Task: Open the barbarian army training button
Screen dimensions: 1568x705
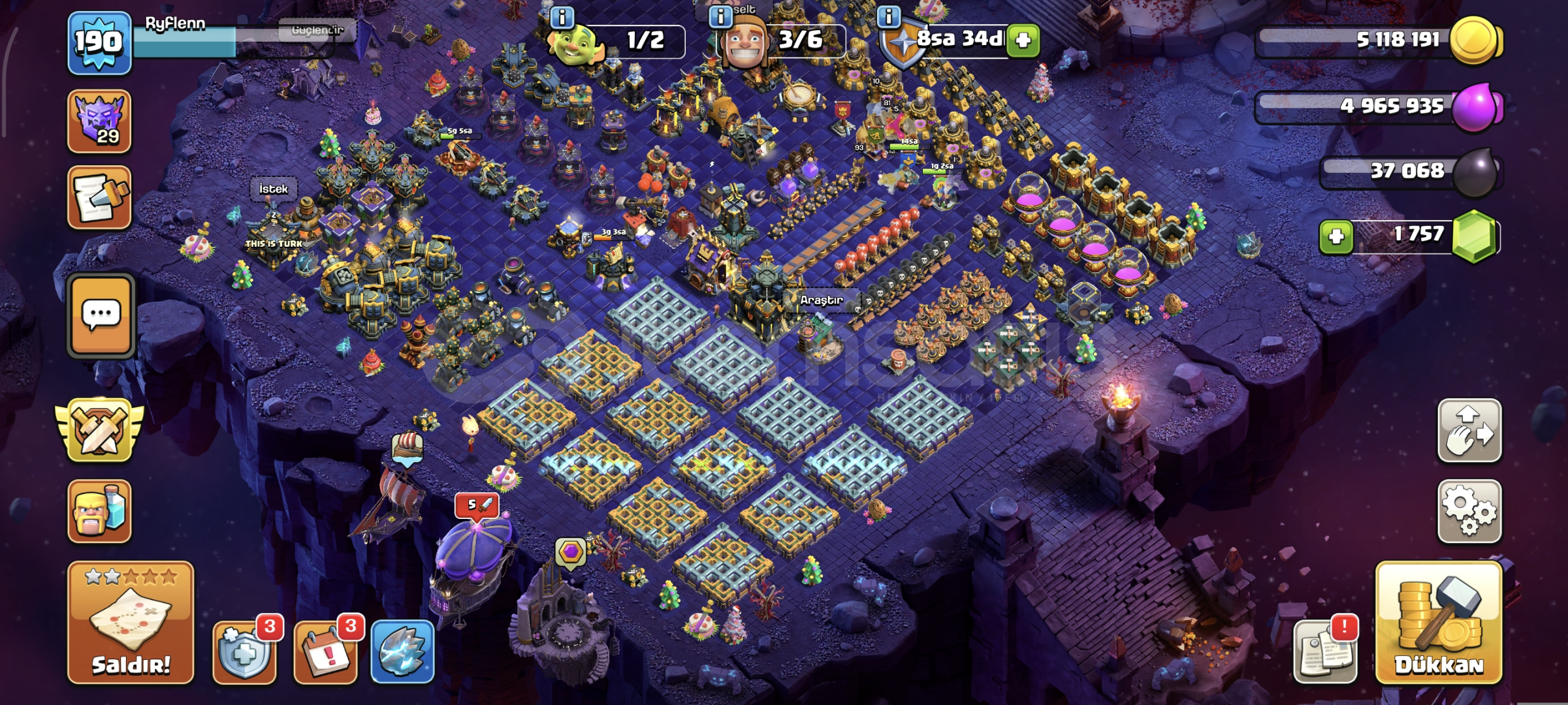Action: click(x=99, y=511)
